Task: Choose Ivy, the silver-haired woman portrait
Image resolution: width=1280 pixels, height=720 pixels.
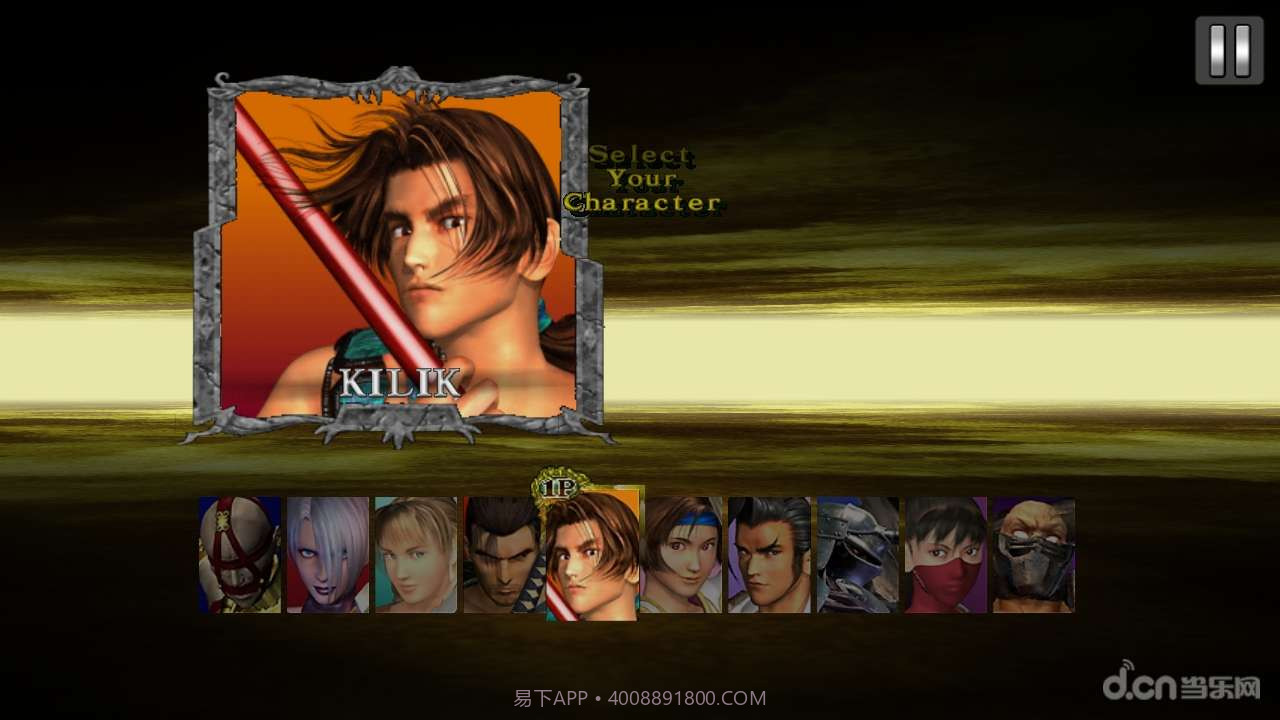Action: [x=328, y=555]
